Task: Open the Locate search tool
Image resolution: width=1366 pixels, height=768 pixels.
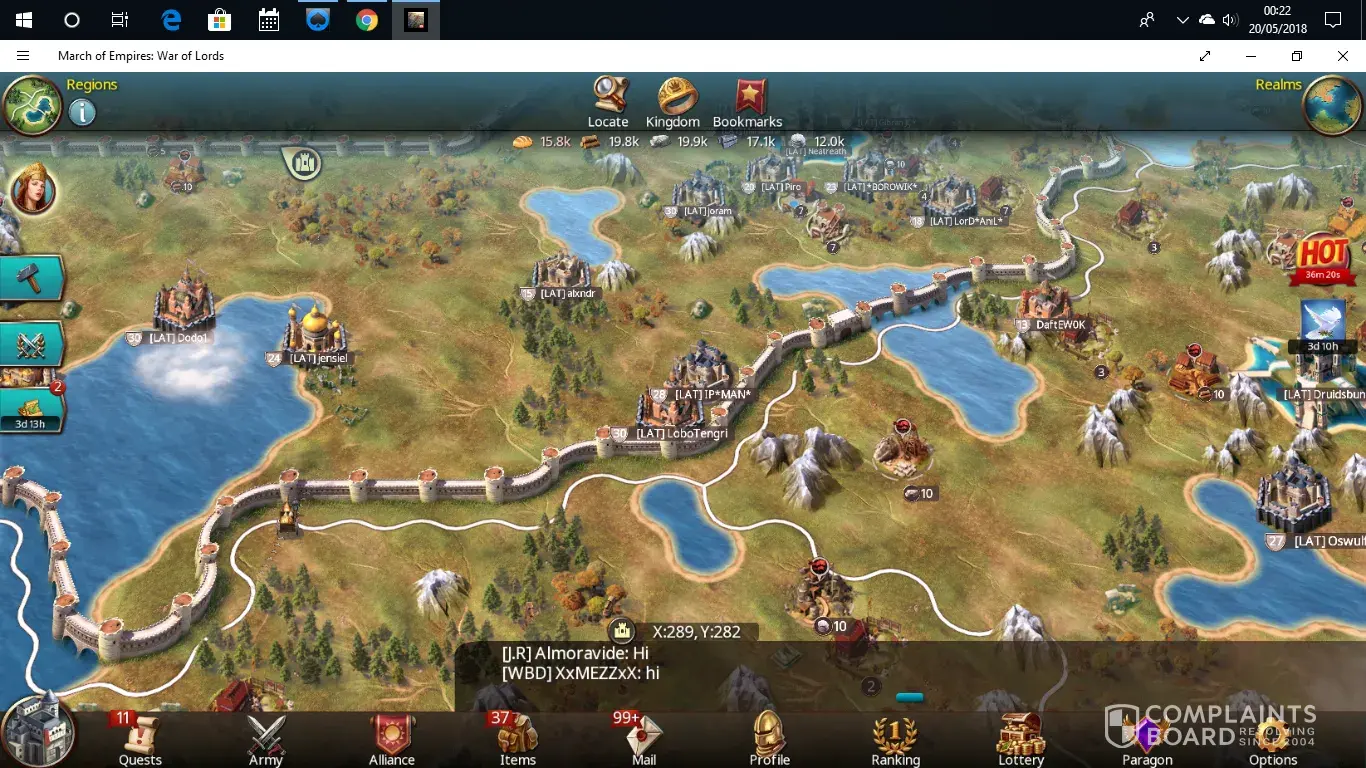Action: click(x=608, y=101)
